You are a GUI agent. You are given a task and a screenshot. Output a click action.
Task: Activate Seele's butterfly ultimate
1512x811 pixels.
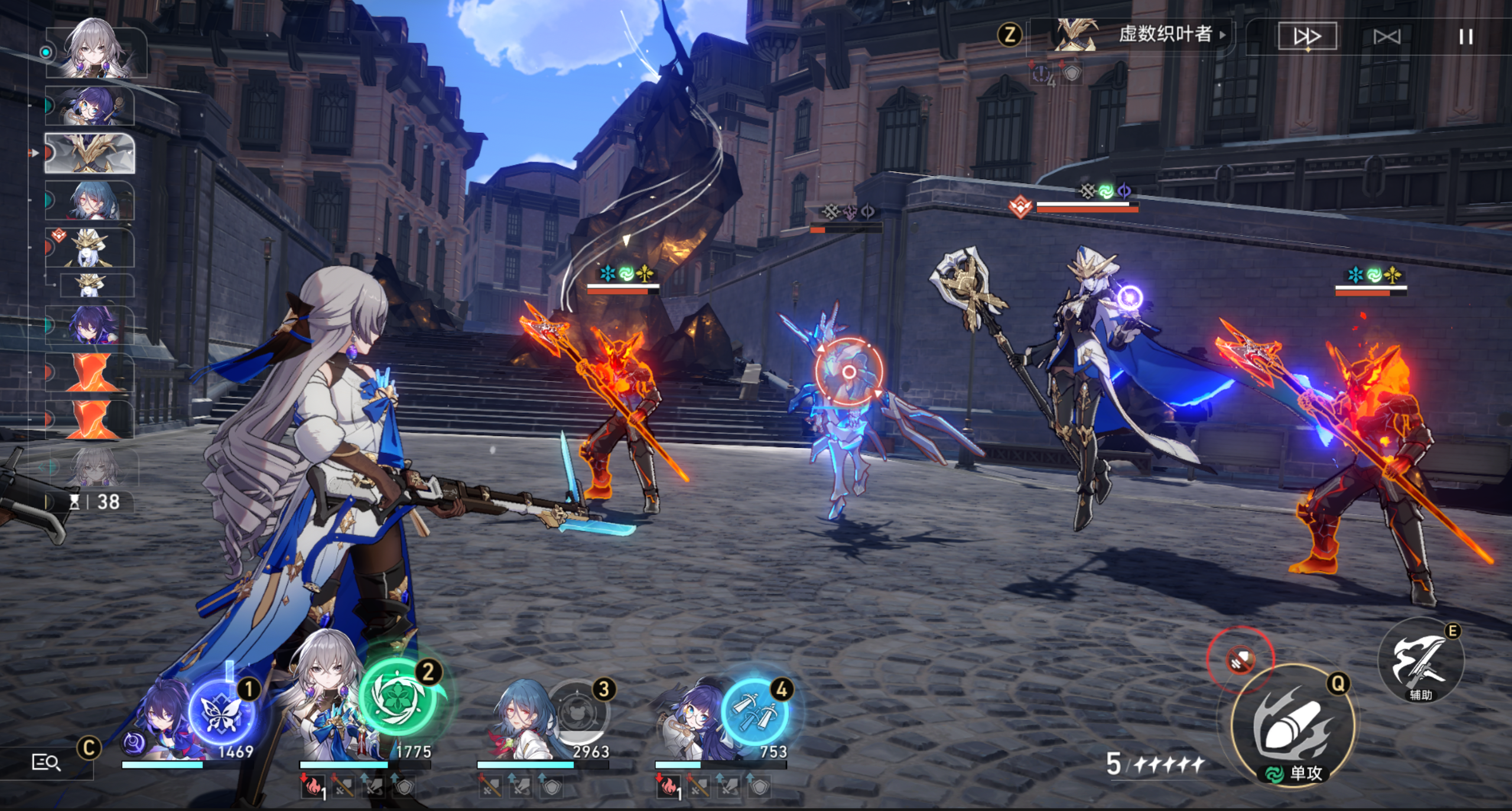coord(222,712)
